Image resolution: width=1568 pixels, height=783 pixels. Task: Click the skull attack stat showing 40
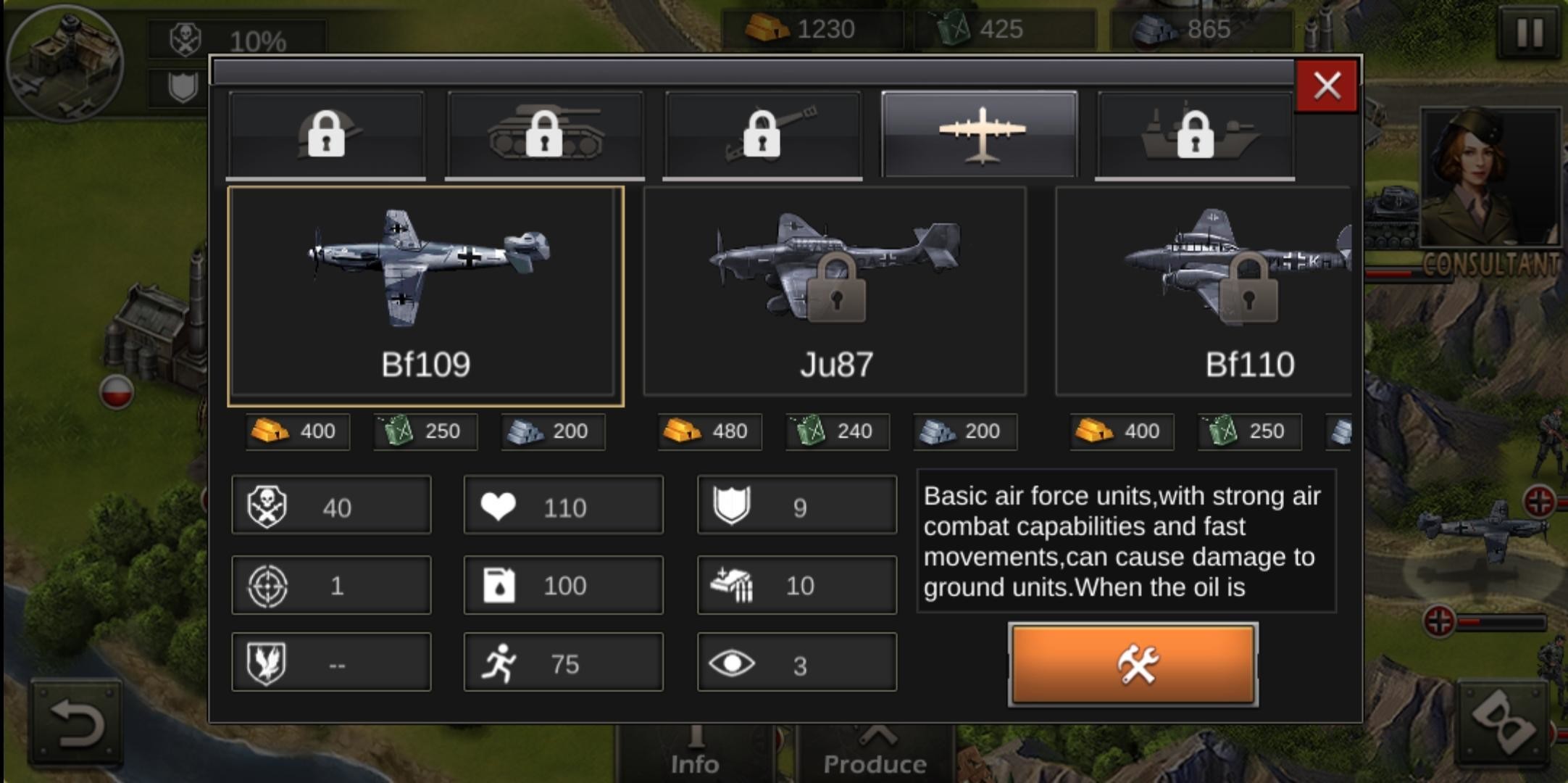(x=331, y=505)
